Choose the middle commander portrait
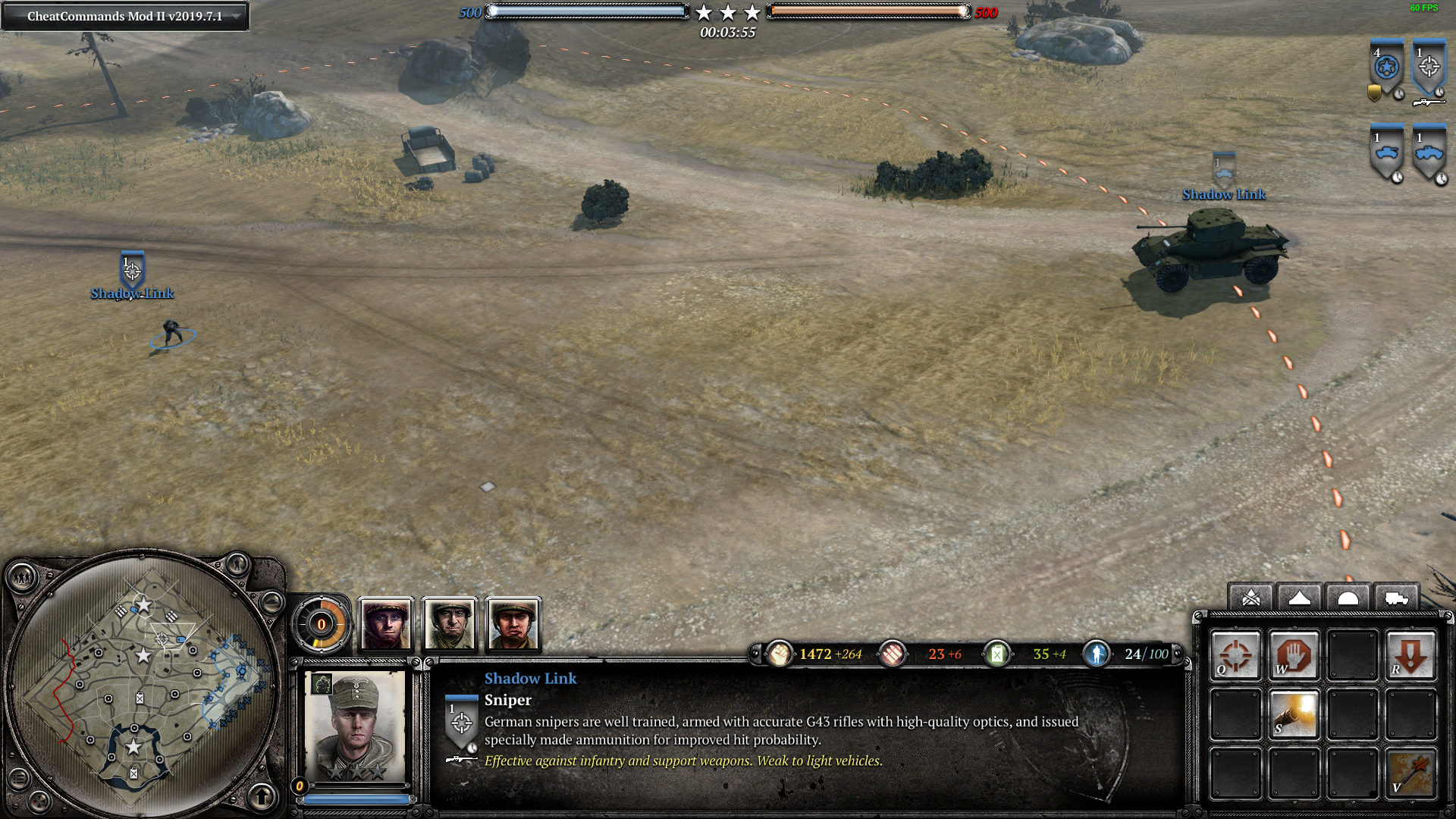Viewport: 1456px width, 819px height. click(x=450, y=625)
